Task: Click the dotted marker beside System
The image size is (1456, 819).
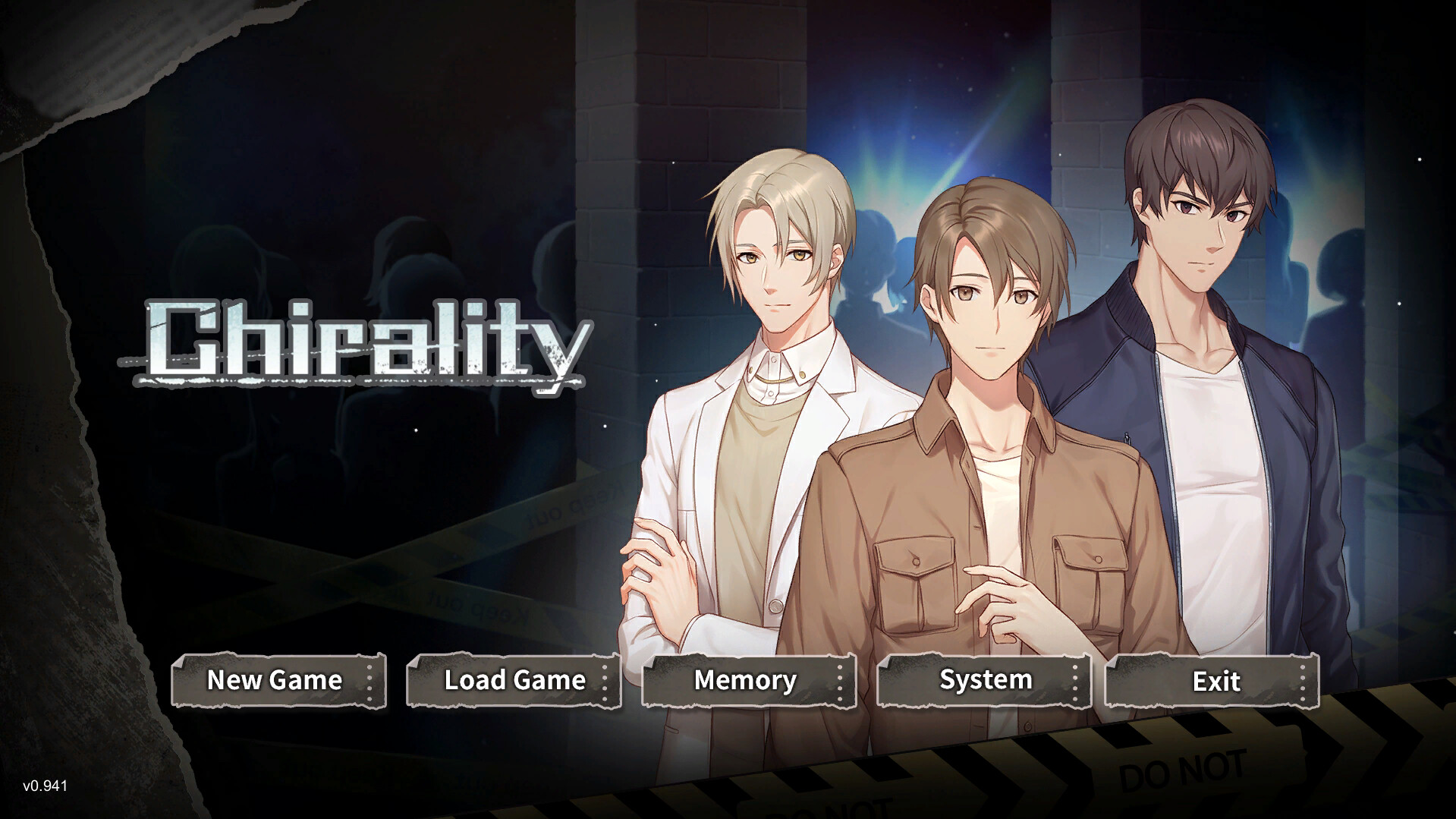Action: click(x=1077, y=681)
